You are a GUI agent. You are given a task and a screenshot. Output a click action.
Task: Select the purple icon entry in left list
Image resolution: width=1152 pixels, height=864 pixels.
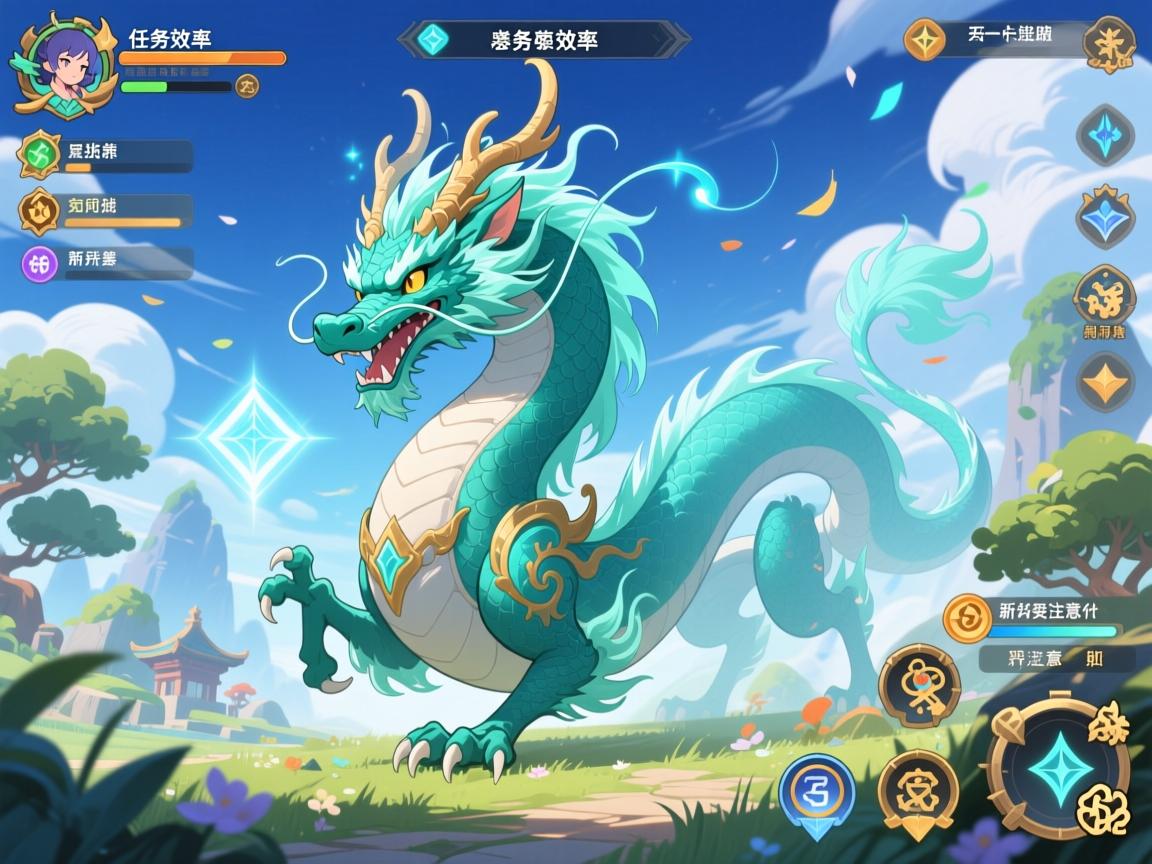[x=41, y=263]
